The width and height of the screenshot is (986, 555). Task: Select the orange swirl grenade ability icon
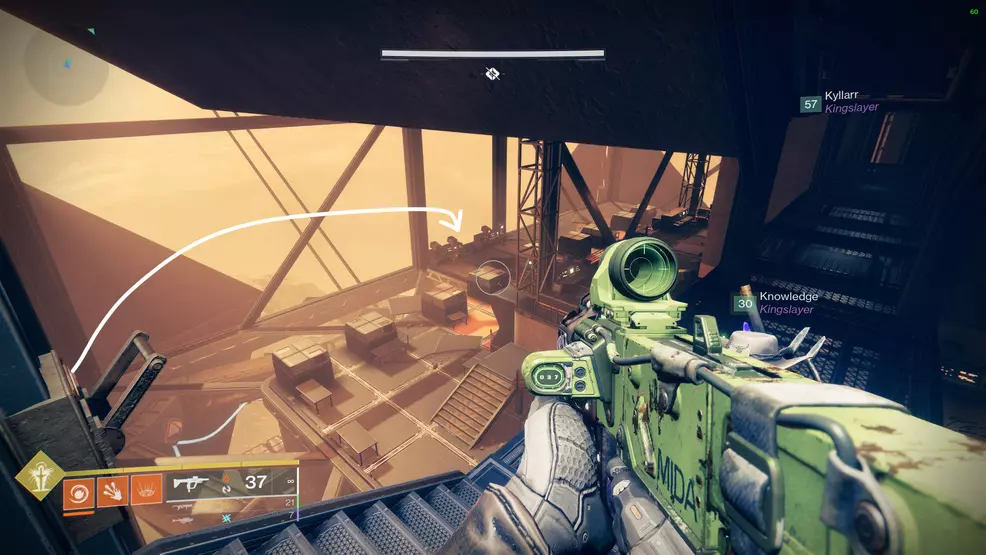[78, 492]
